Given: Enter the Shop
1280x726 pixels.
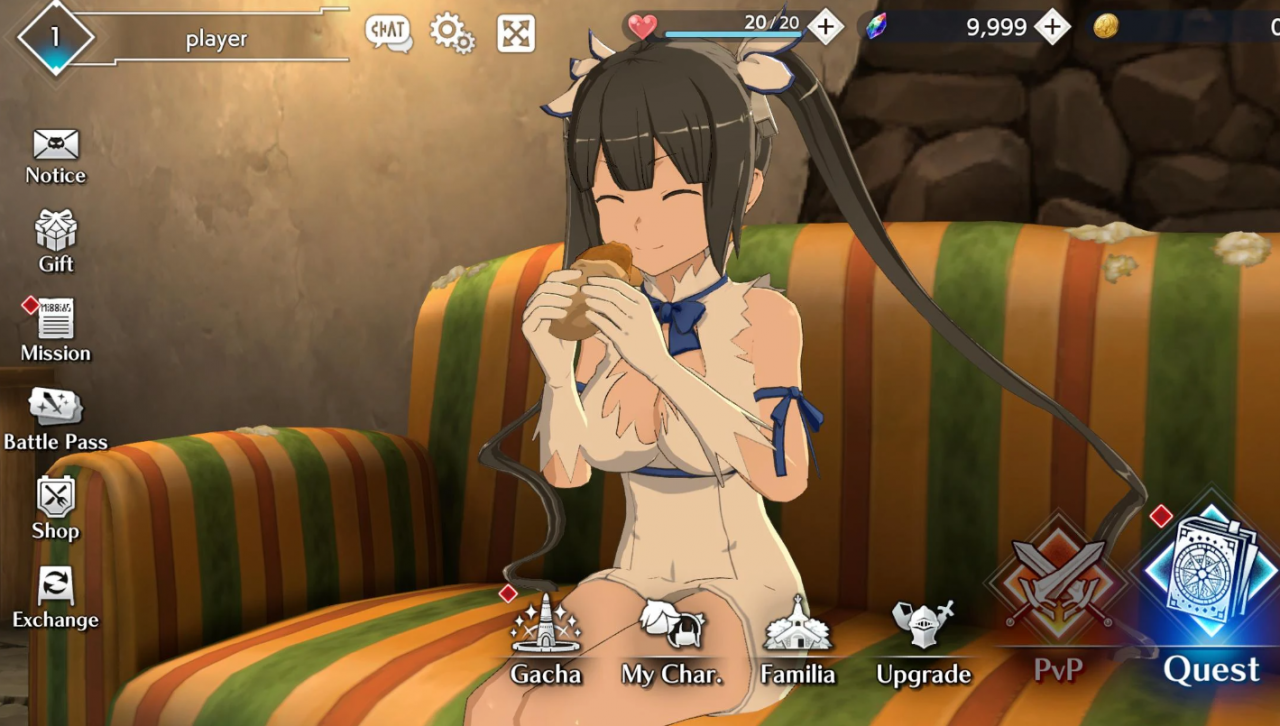Looking at the screenshot, I should pyautogui.click(x=56, y=507).
